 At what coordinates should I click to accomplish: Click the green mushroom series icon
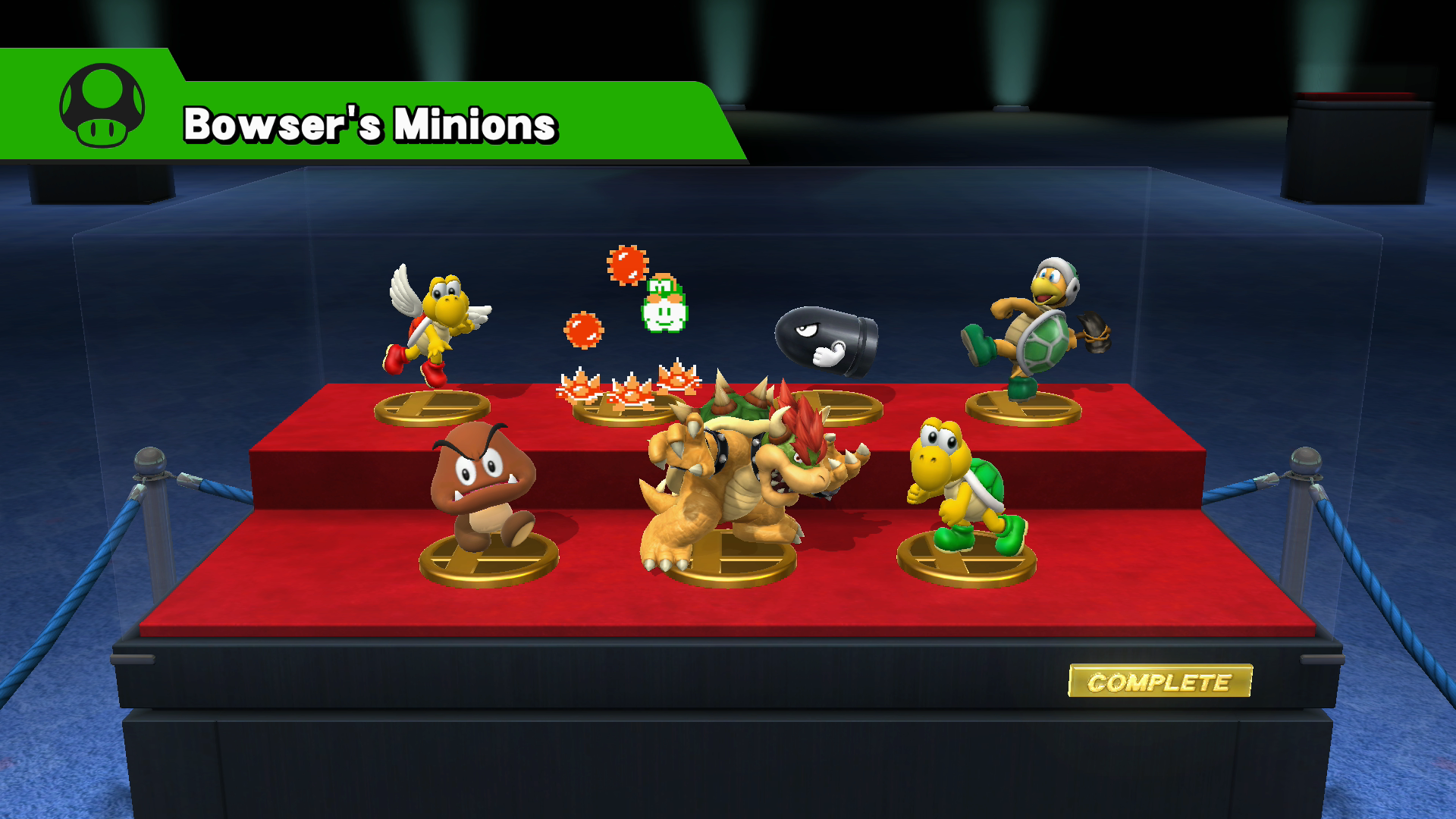tap(102, 105)
